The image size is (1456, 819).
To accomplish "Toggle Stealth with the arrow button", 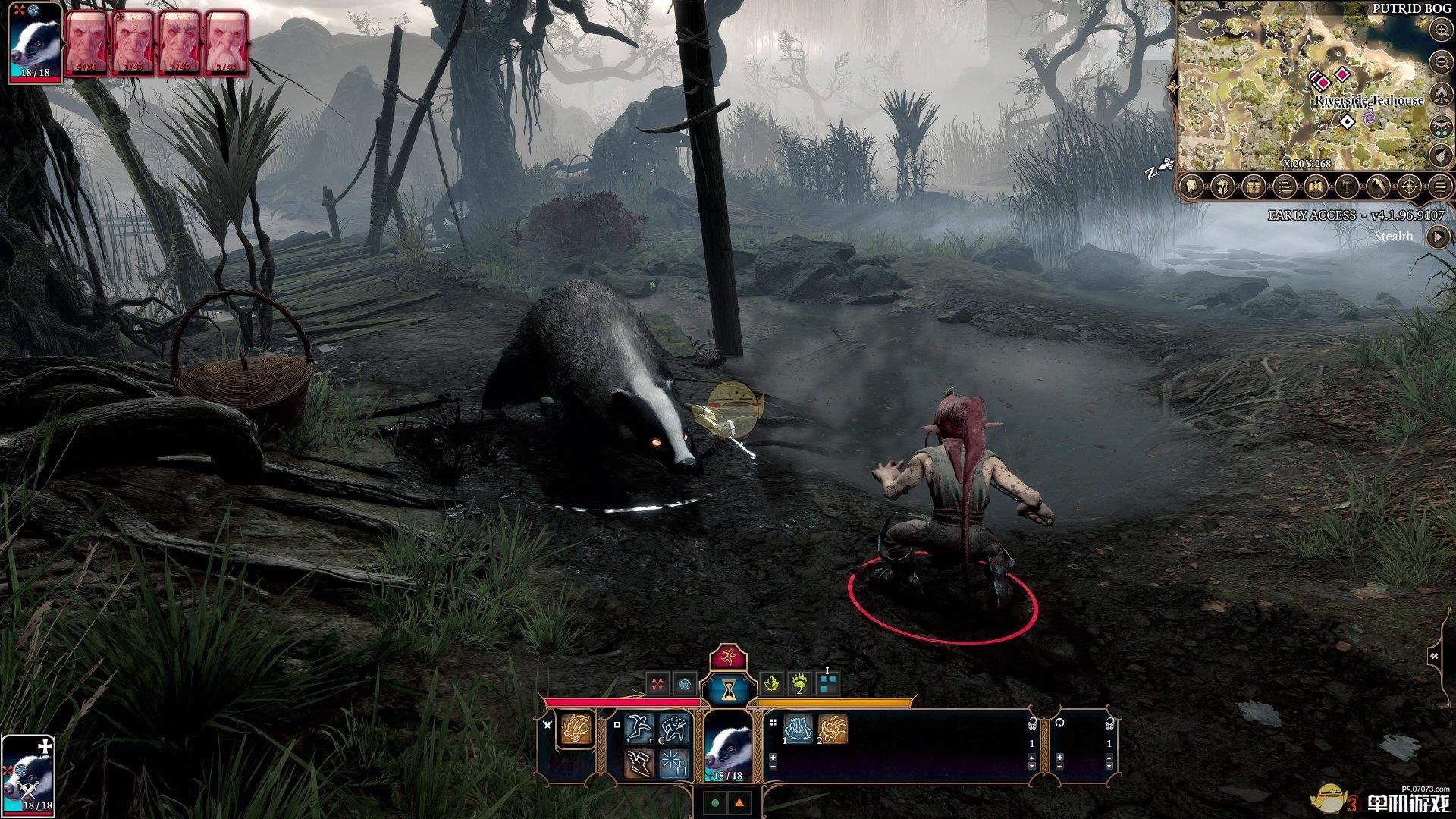I will (x=1437, y=237).
